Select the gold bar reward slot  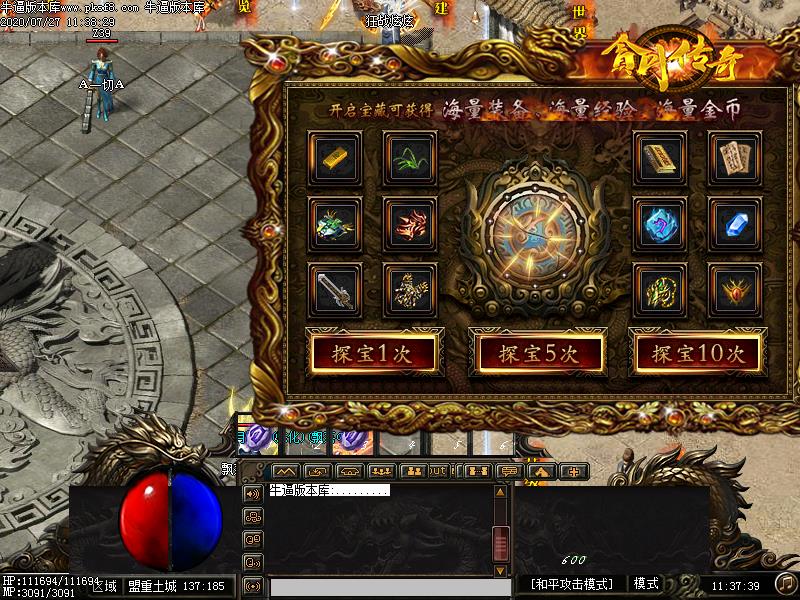point(334,156)
